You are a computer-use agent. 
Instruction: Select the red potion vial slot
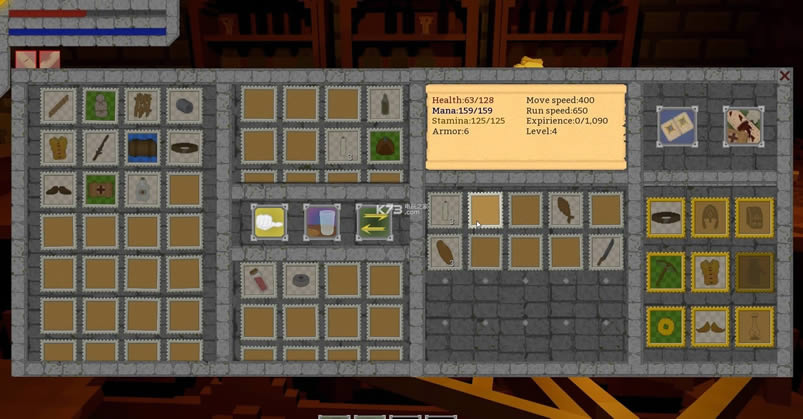(259, 280)
